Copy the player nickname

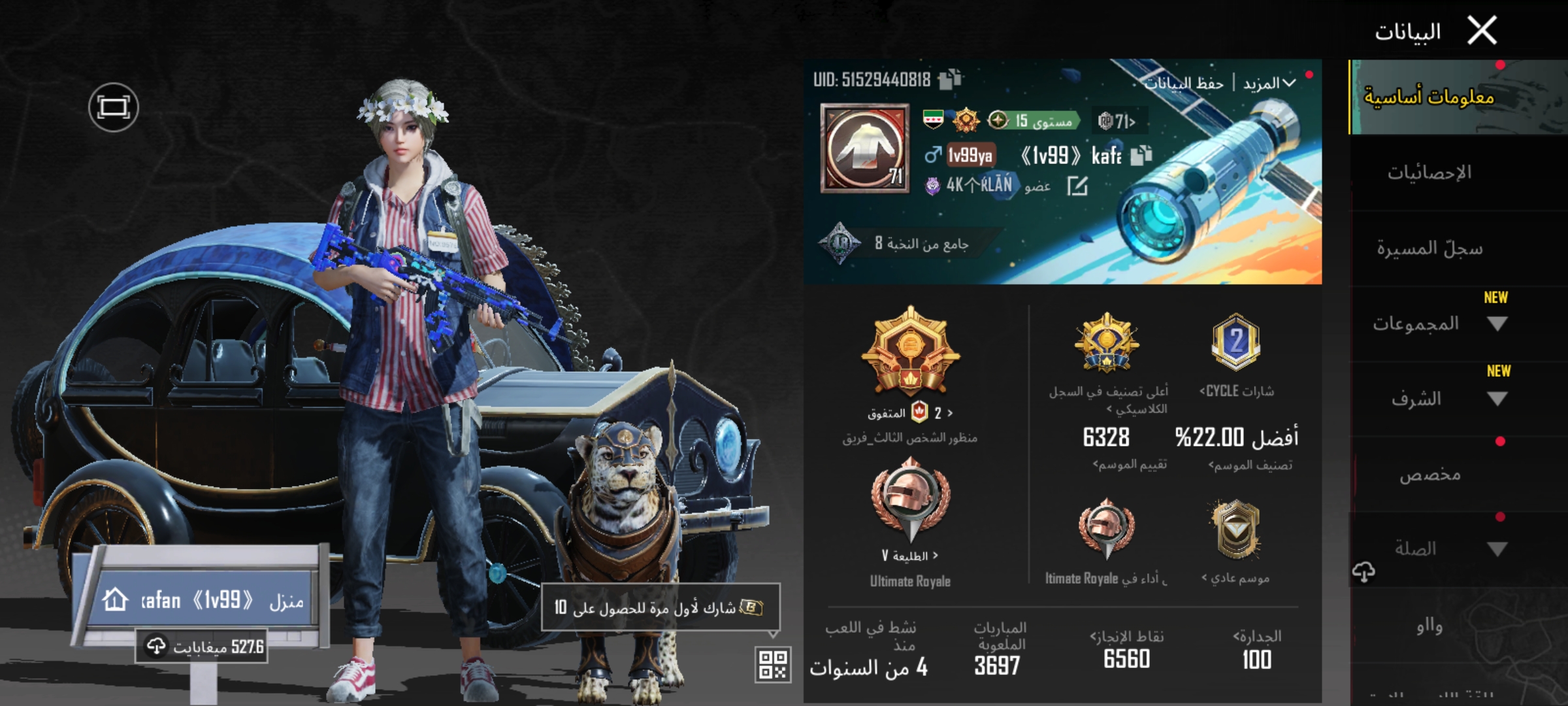click(x=1141, y=156)
